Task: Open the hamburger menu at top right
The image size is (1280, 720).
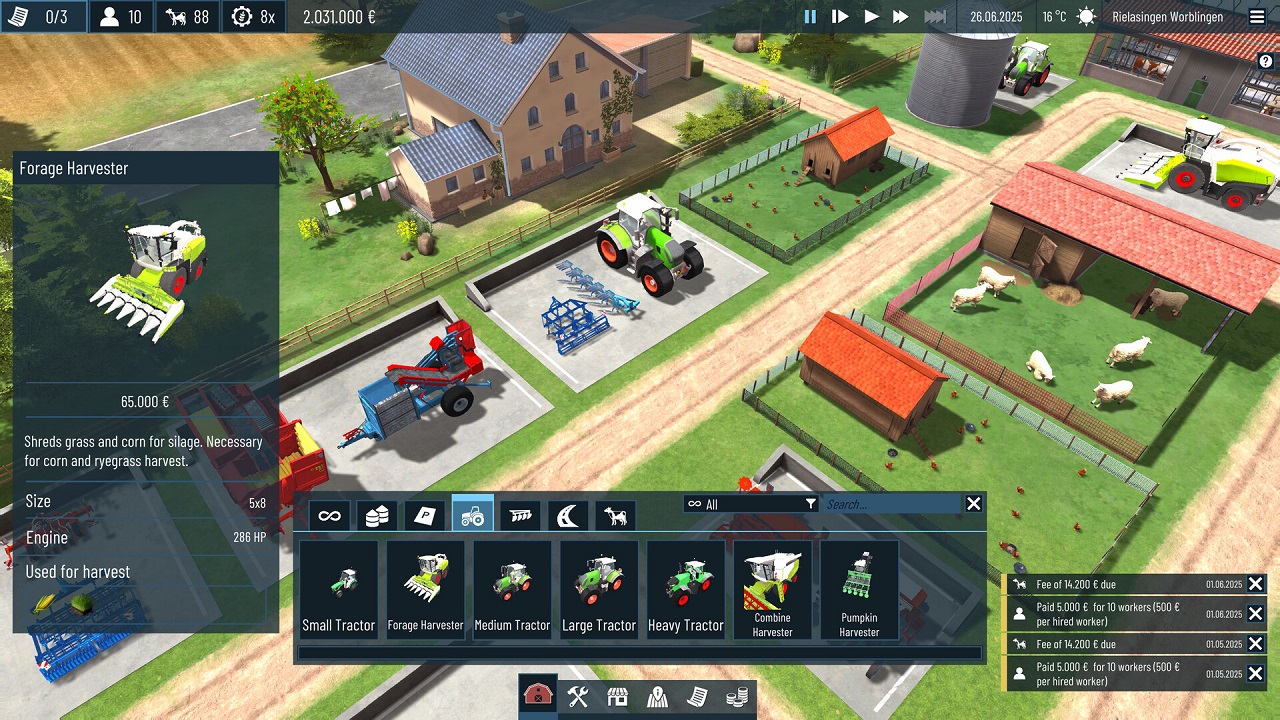Action: point(1257,16)
